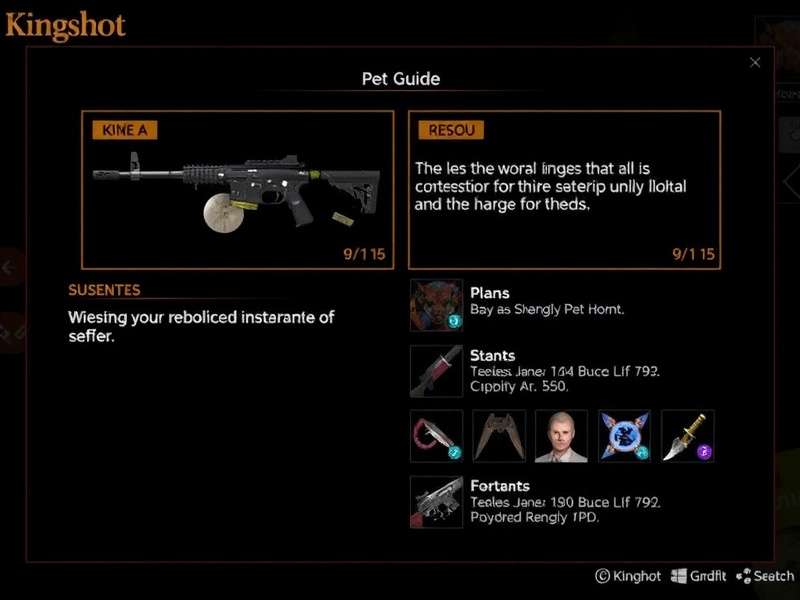Choose the brown wings item icon
Image resolution: width=800 pixels, height=600 pixels.
[x=499, y=436]
